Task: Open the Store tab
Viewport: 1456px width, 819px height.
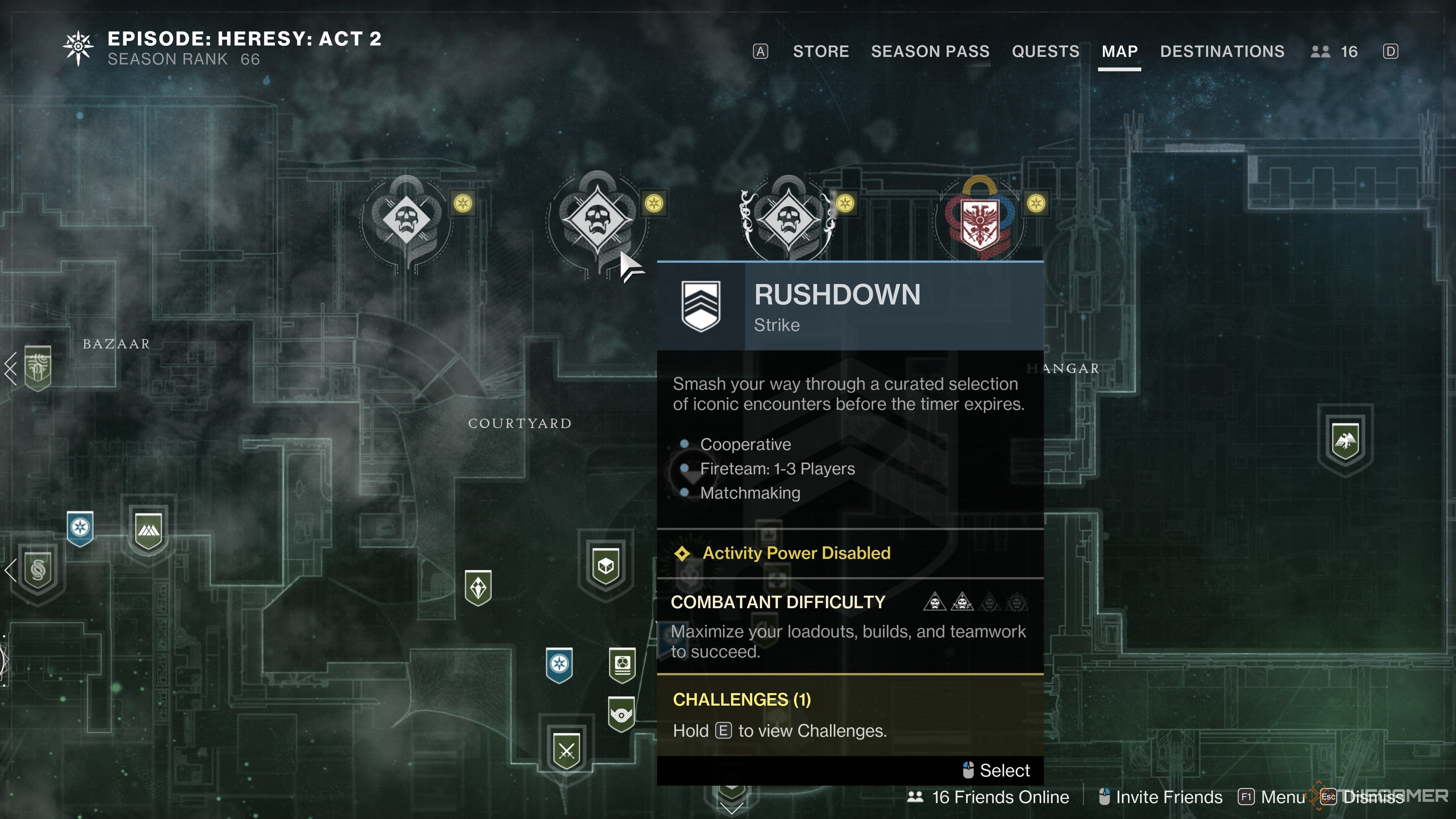Action: click(821, 52)
